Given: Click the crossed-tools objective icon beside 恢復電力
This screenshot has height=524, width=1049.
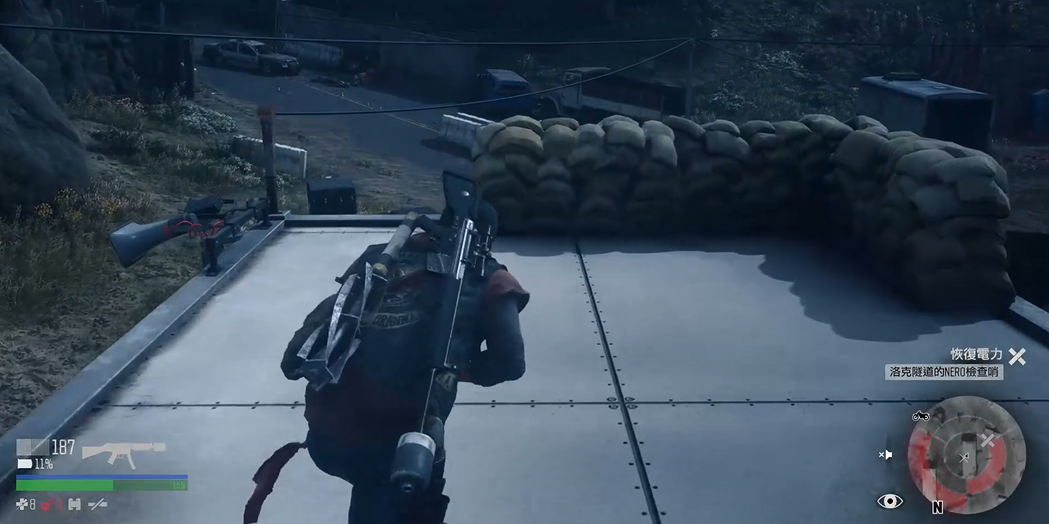Looking at the screenshot, I should tap(1017, 356).
